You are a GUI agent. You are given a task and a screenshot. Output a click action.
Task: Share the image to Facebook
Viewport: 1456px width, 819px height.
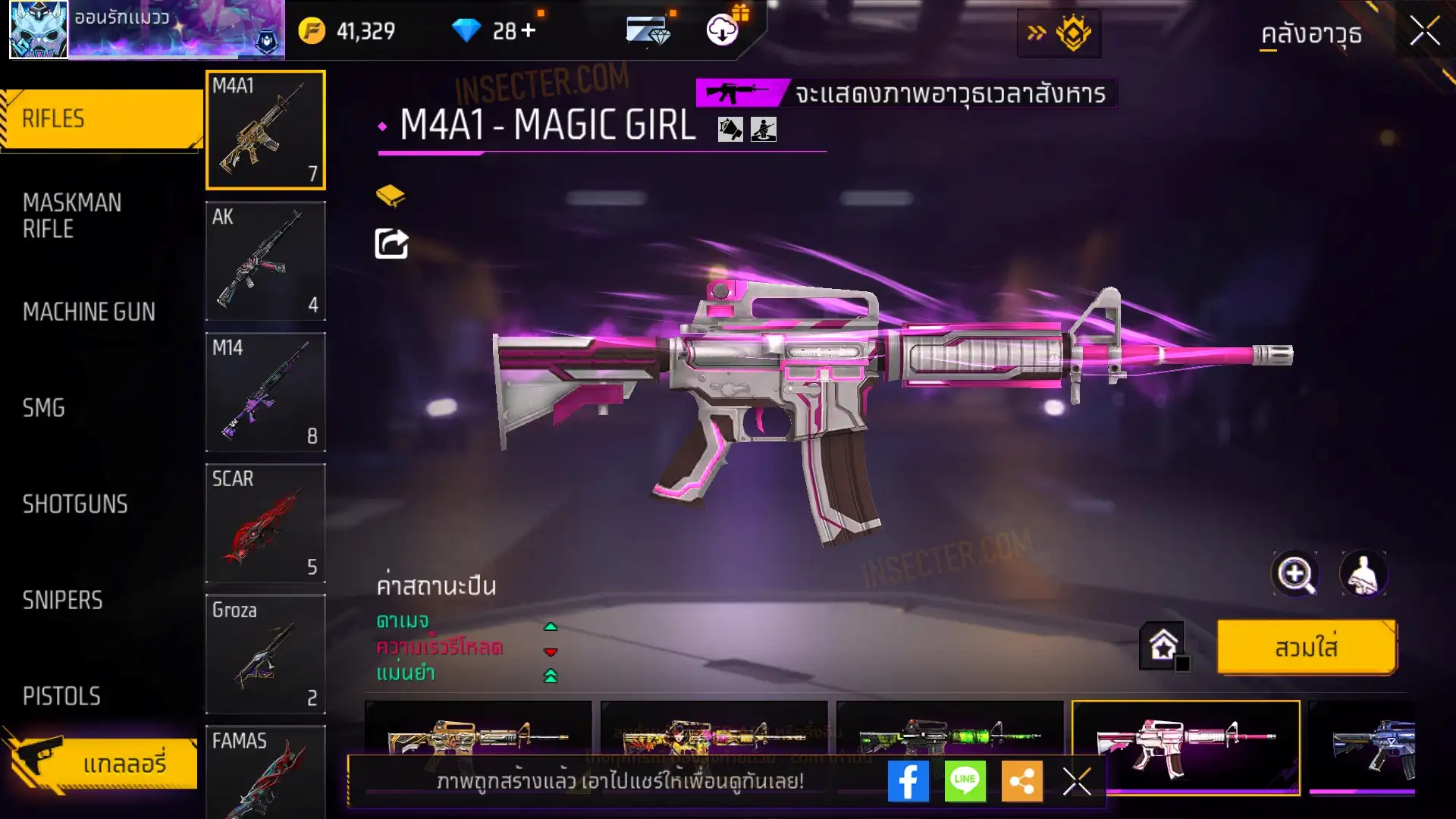click(x=908, y=781)
